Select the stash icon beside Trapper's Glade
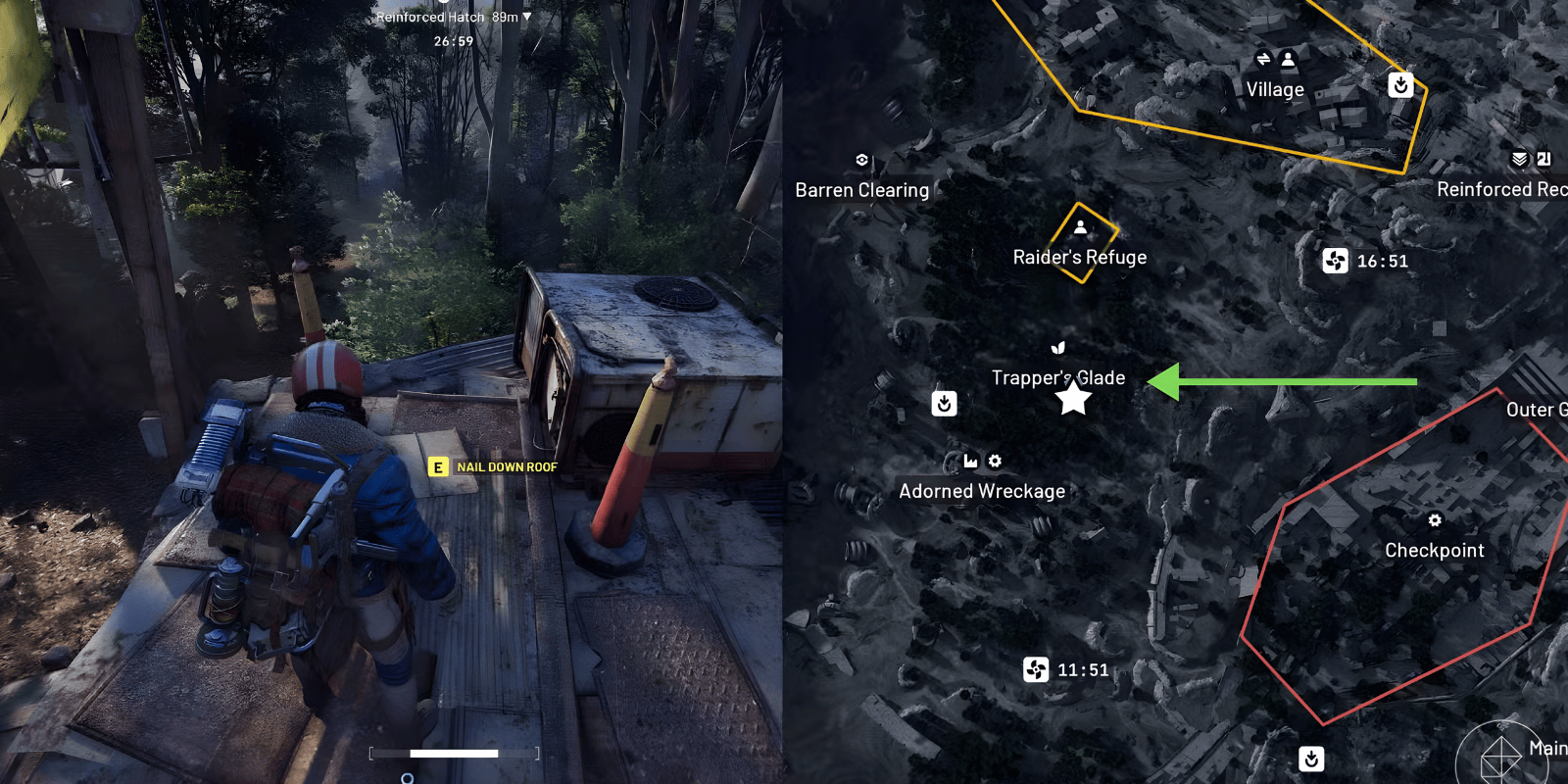Viewport: 1568px width, 784px height. [944, 403]
